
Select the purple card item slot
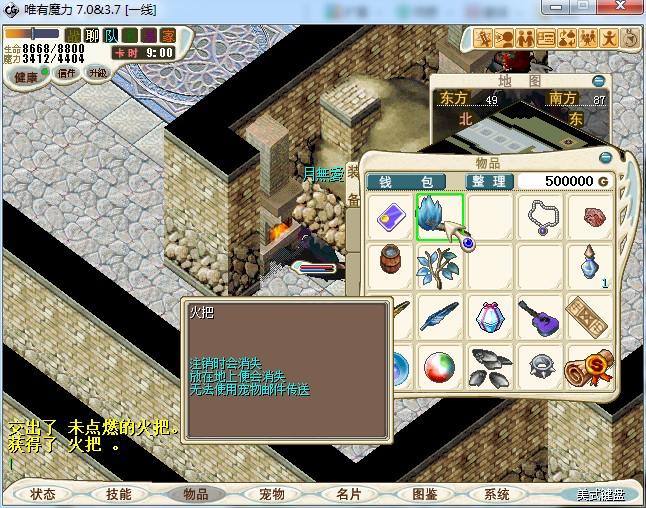(389, 216)
